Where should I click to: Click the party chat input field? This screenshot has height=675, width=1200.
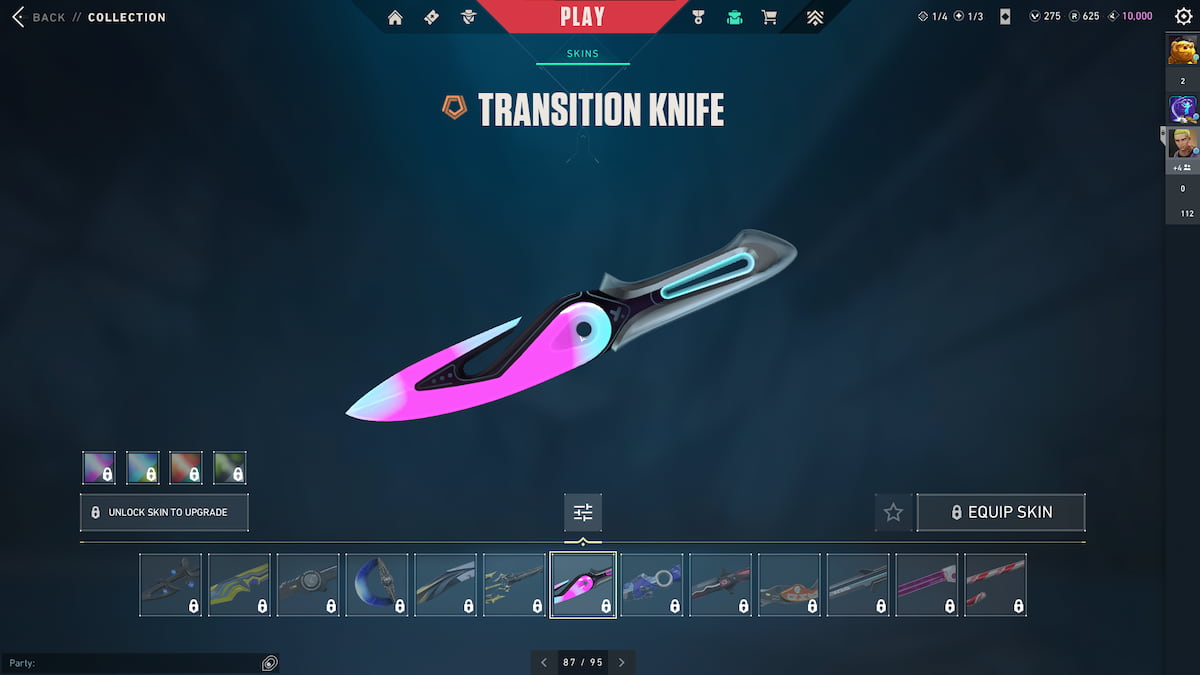click(130, 663)
